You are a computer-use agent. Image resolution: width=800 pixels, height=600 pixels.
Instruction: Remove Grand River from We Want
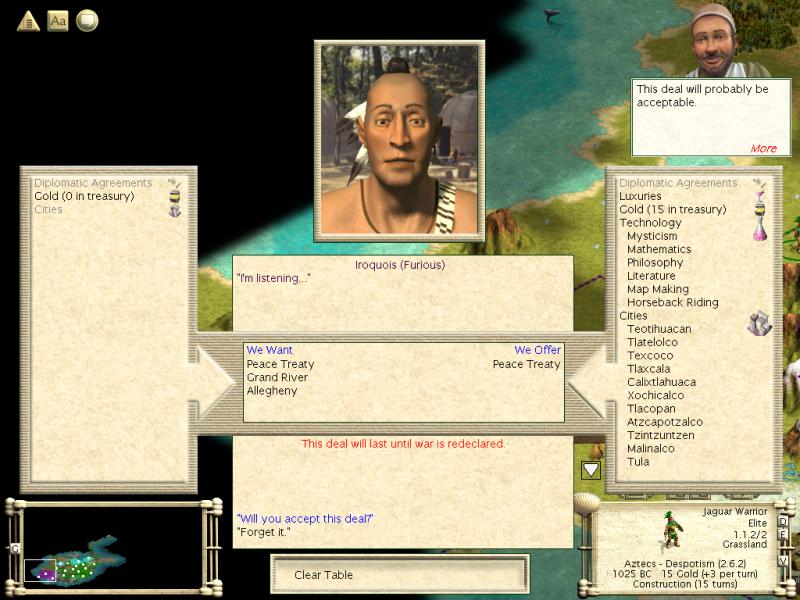click(x=277, y=378)
